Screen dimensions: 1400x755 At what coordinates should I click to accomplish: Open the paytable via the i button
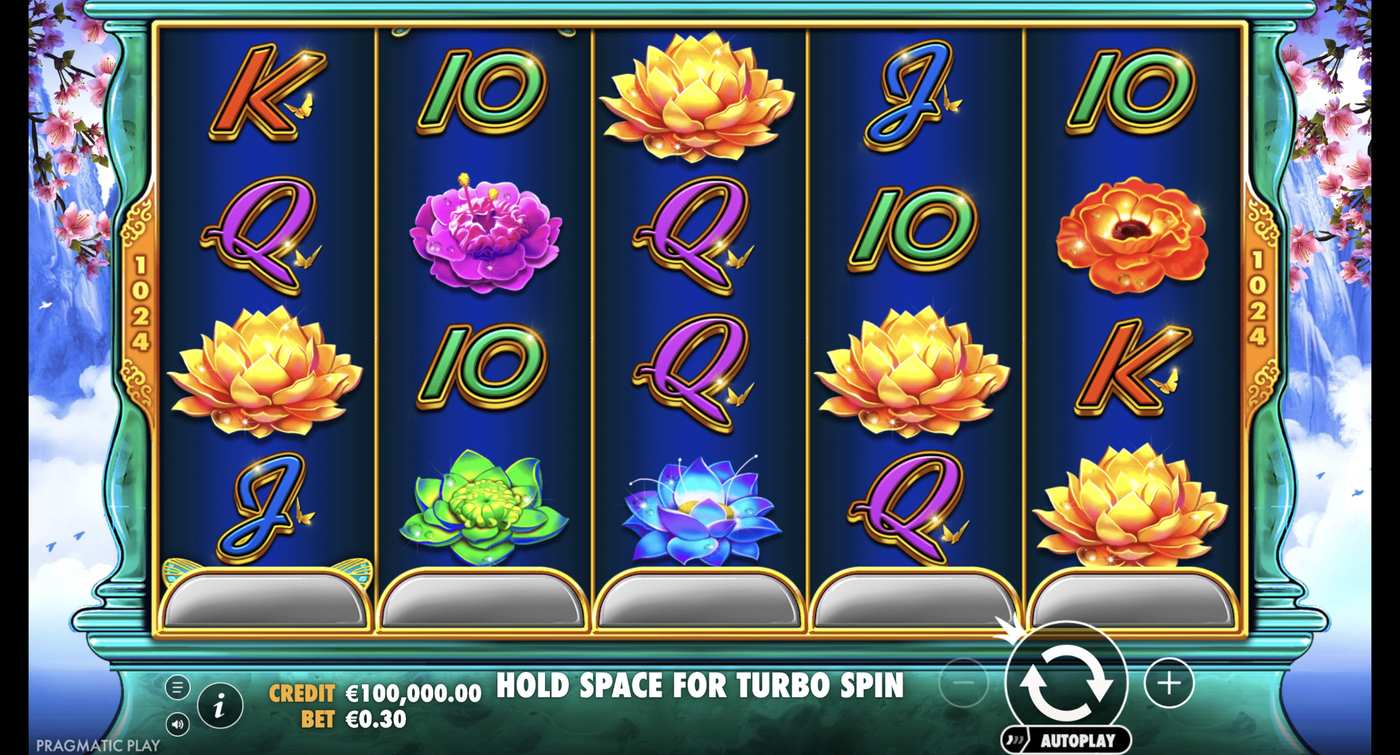click(219, 703)
